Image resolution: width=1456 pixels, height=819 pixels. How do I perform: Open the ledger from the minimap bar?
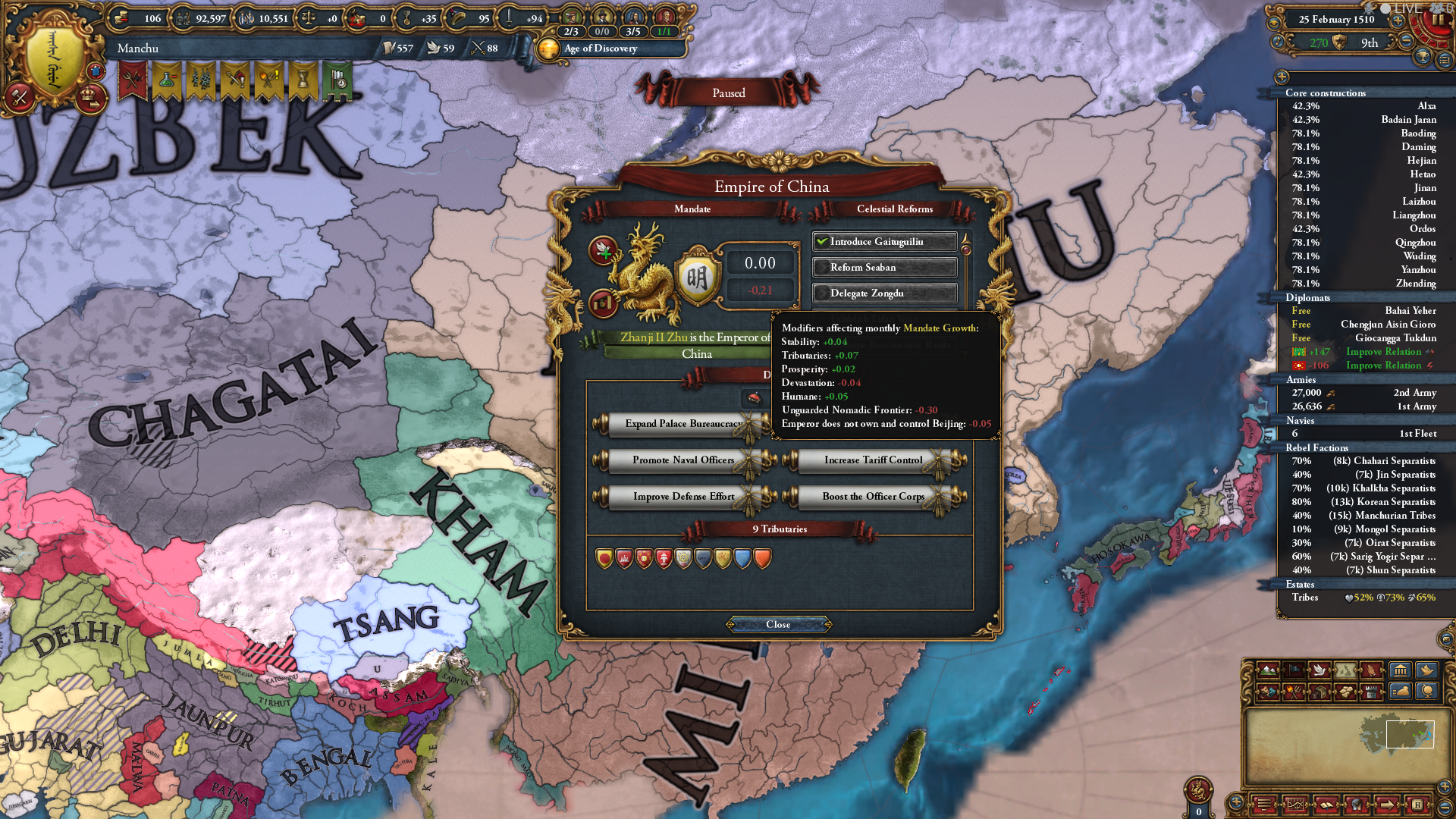tap(1326, 805)
